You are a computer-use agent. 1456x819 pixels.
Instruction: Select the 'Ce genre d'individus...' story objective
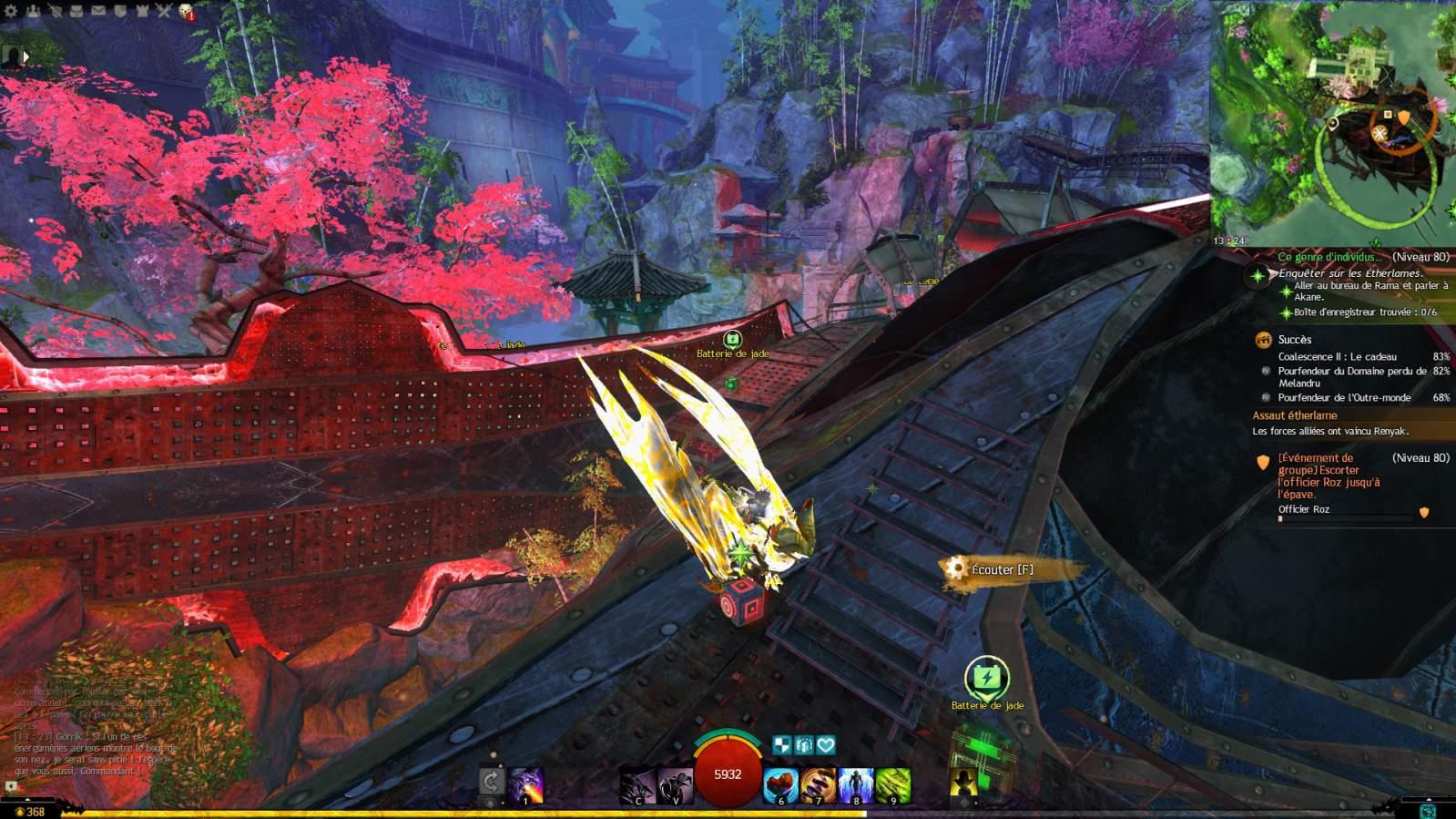point(1329,258)
